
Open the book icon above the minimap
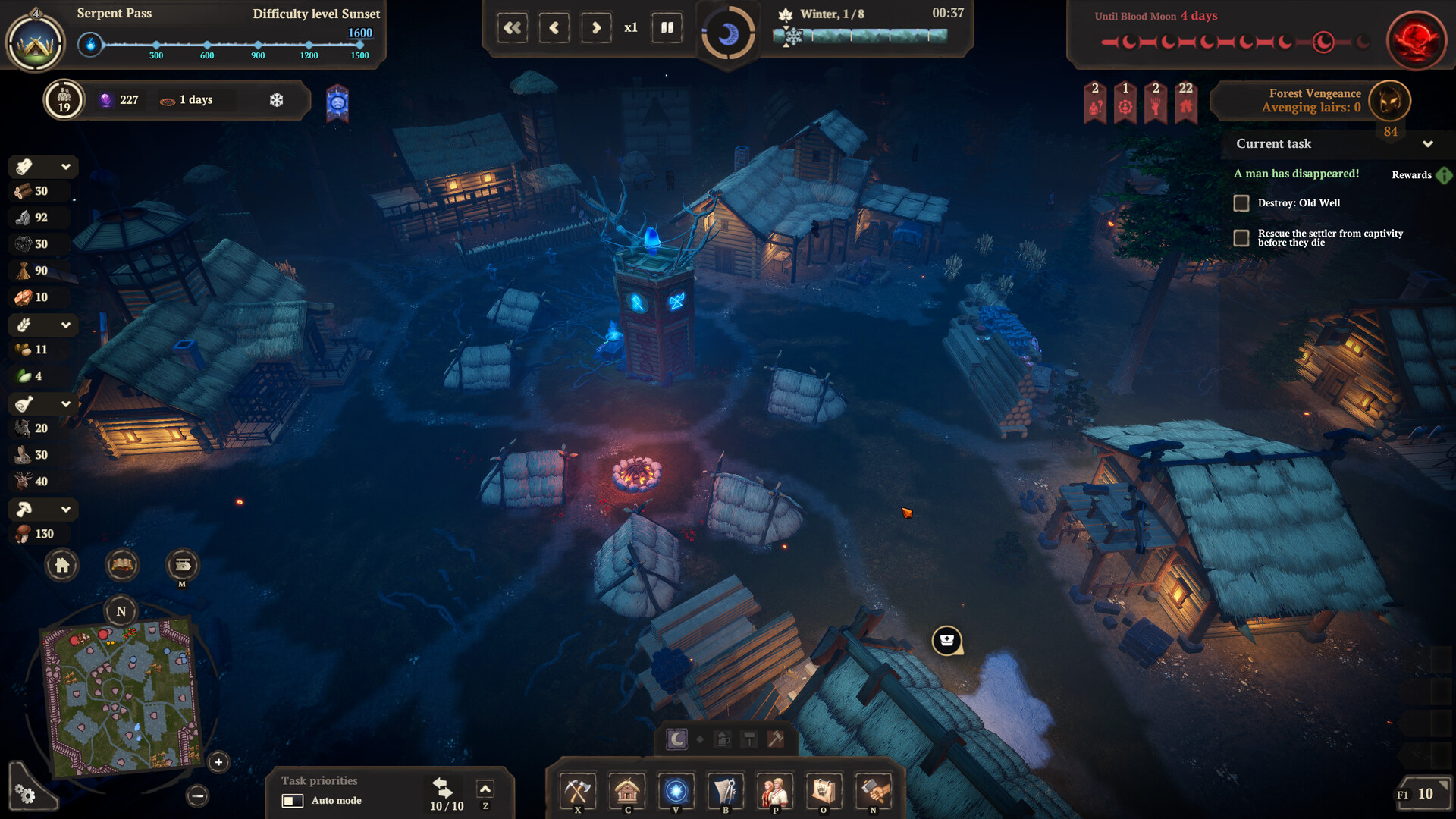click(122, 565)
